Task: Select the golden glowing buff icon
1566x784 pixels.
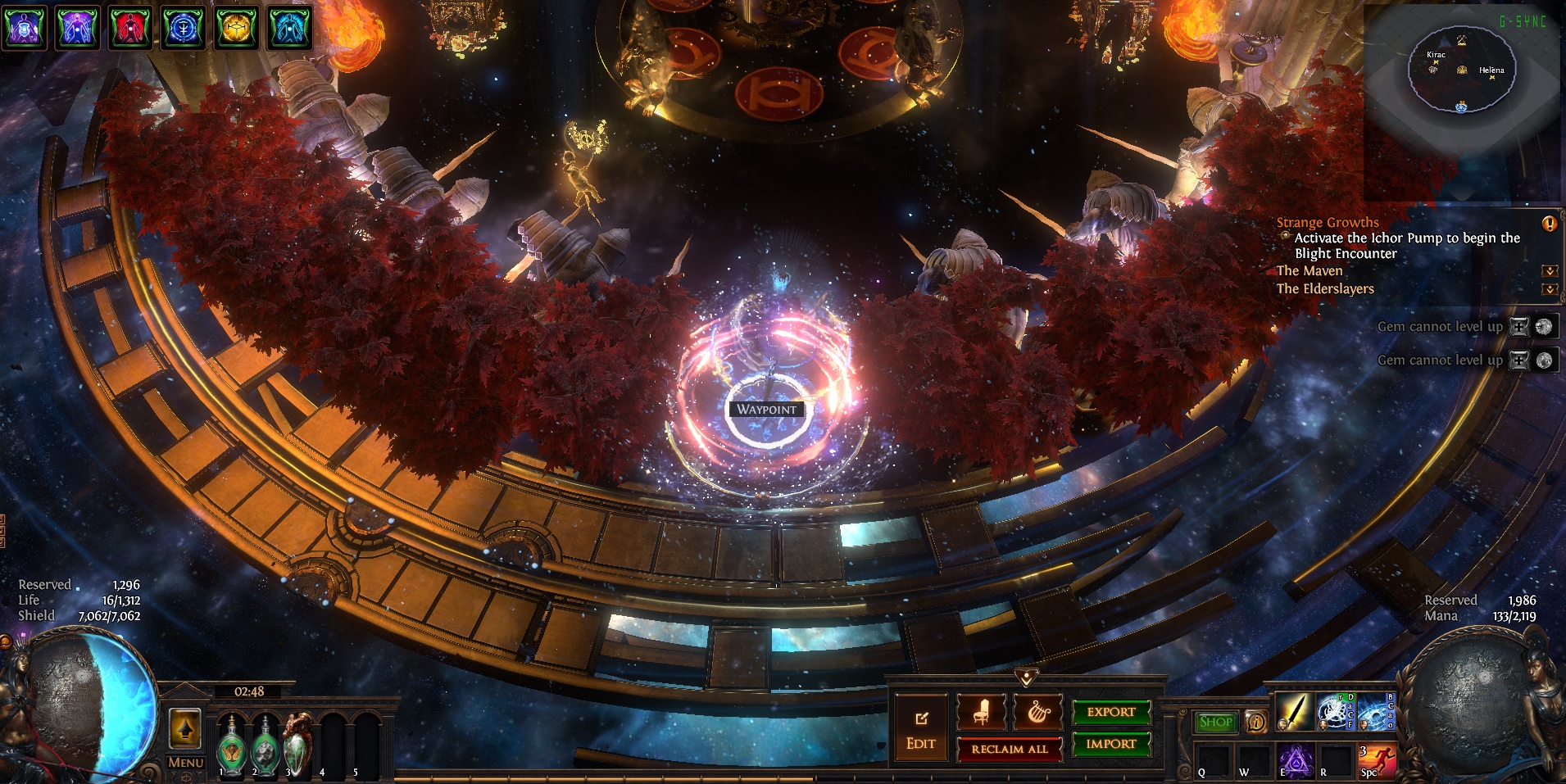Action: tap(236, 27)
